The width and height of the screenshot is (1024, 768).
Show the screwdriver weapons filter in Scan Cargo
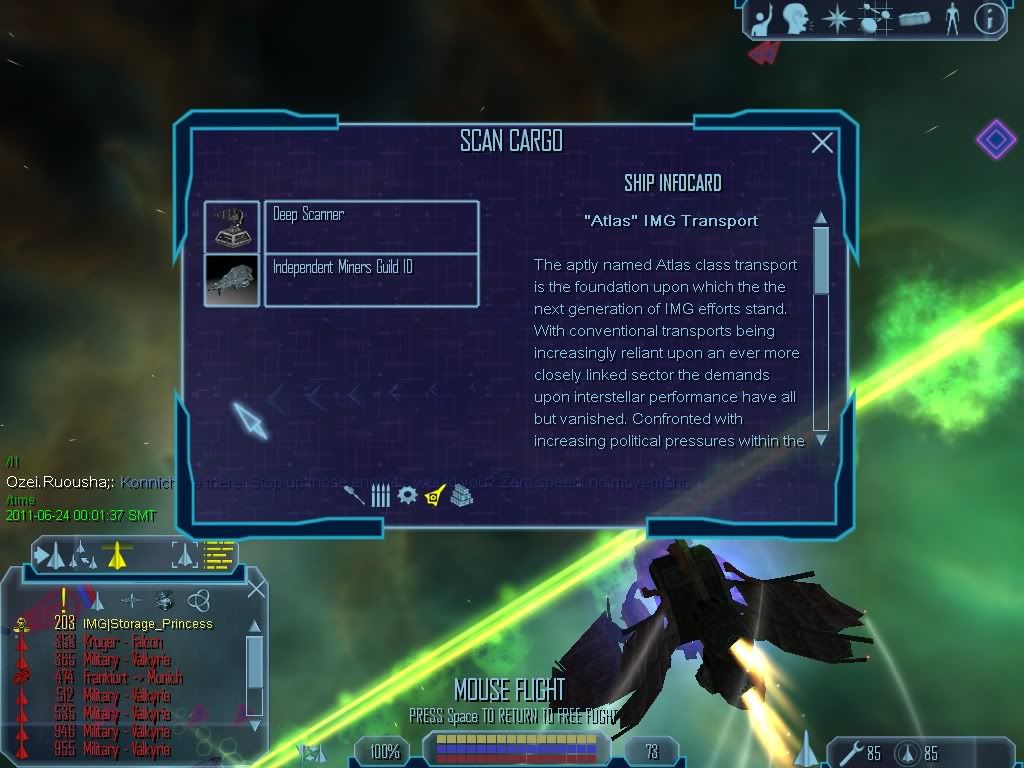[353, 495]
